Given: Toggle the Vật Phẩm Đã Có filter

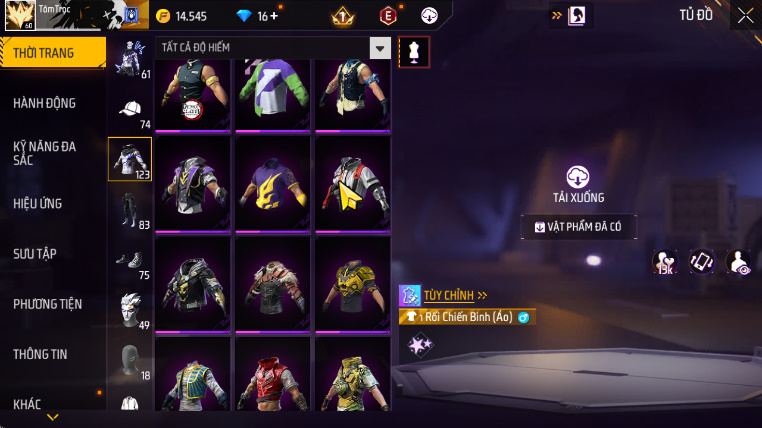Looking at the screenshot, I should click(x=578, y=227).
